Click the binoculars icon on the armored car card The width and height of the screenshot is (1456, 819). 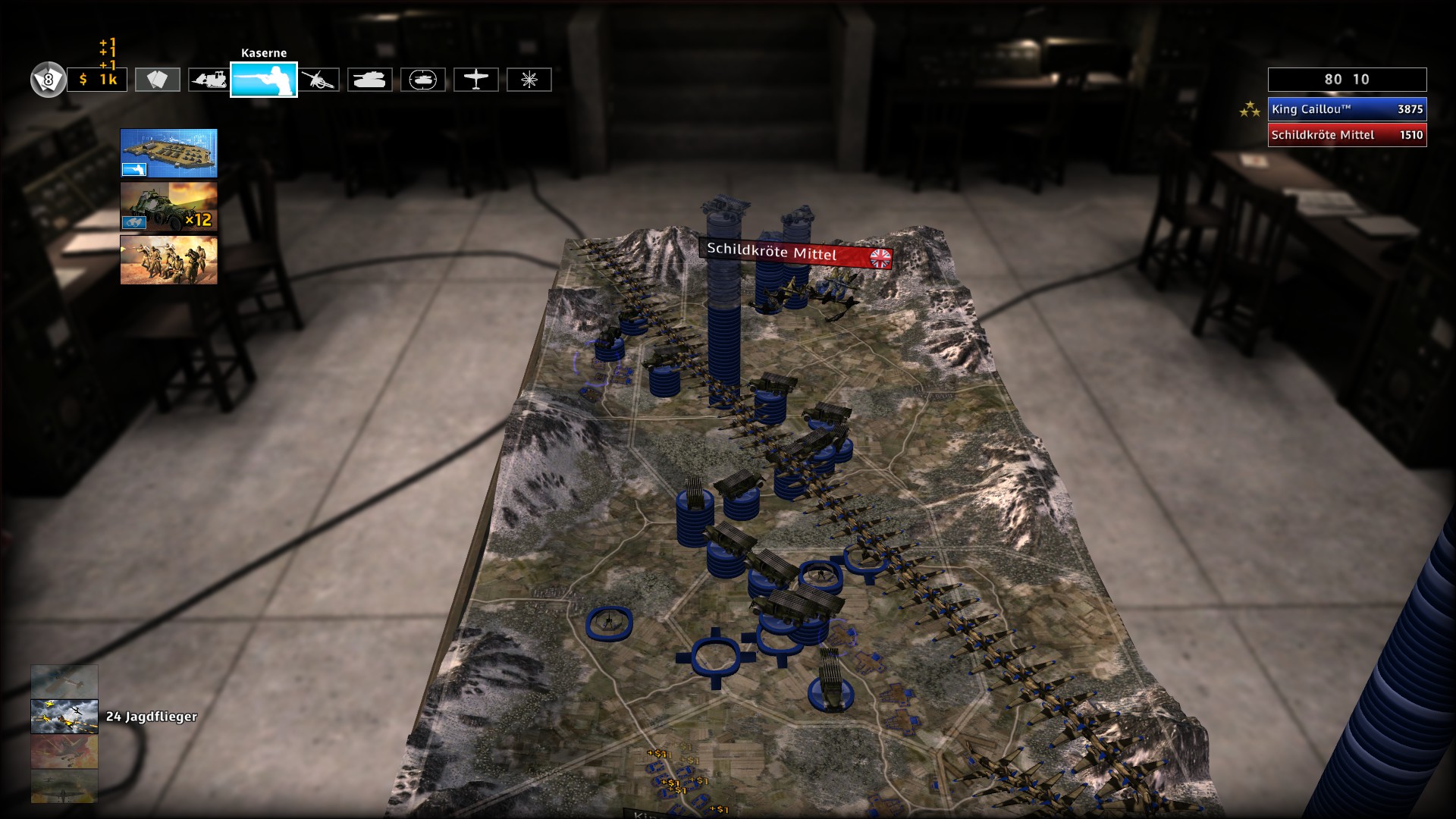click(134, 222)
